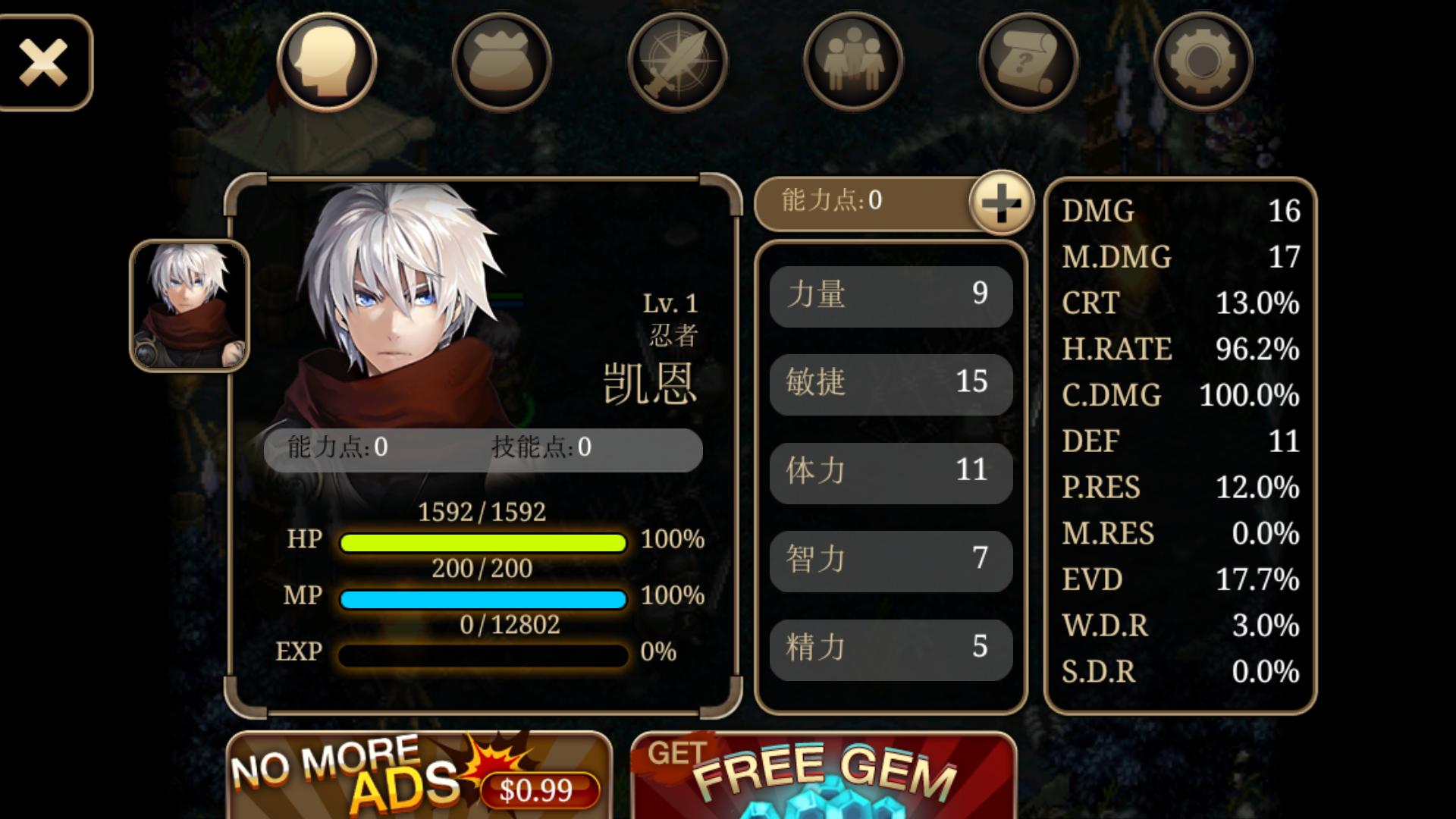1456x819 pixels.
Task: Show the party members tab
Action: tap(853, 62)
